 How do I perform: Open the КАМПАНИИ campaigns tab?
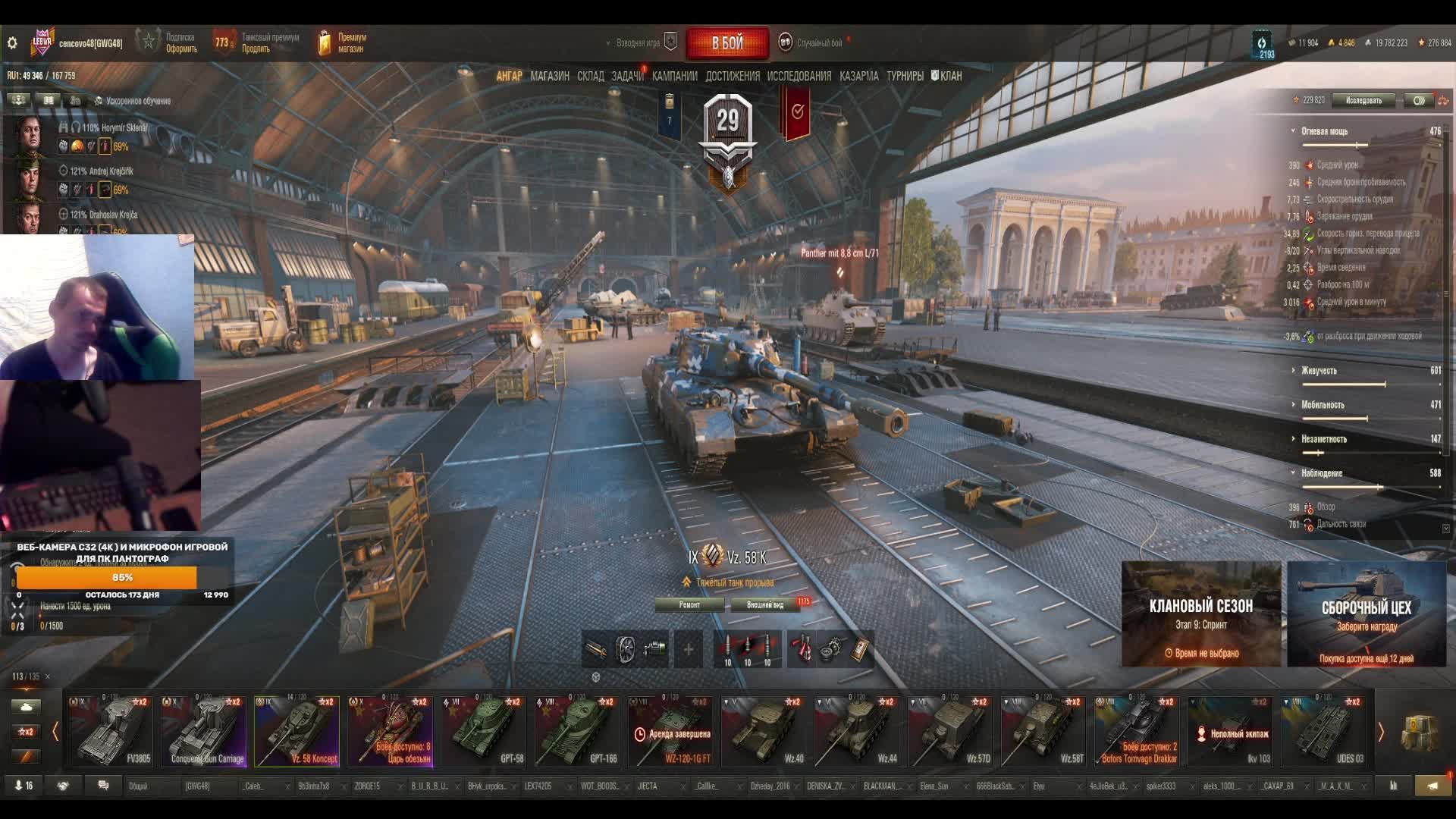point(674,76)
